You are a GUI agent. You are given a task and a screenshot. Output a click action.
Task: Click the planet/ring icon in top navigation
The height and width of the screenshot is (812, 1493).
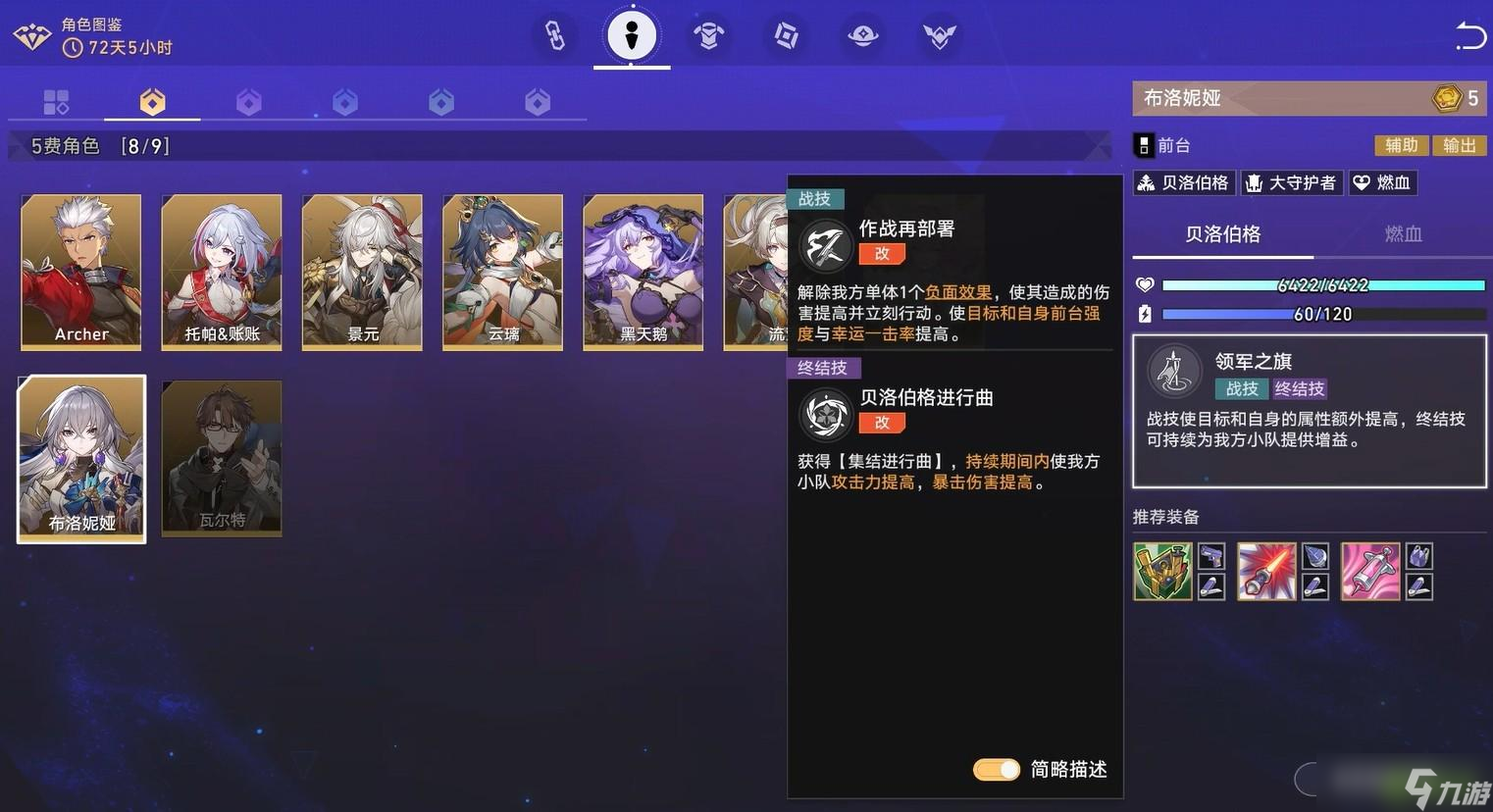coord(861,35)
